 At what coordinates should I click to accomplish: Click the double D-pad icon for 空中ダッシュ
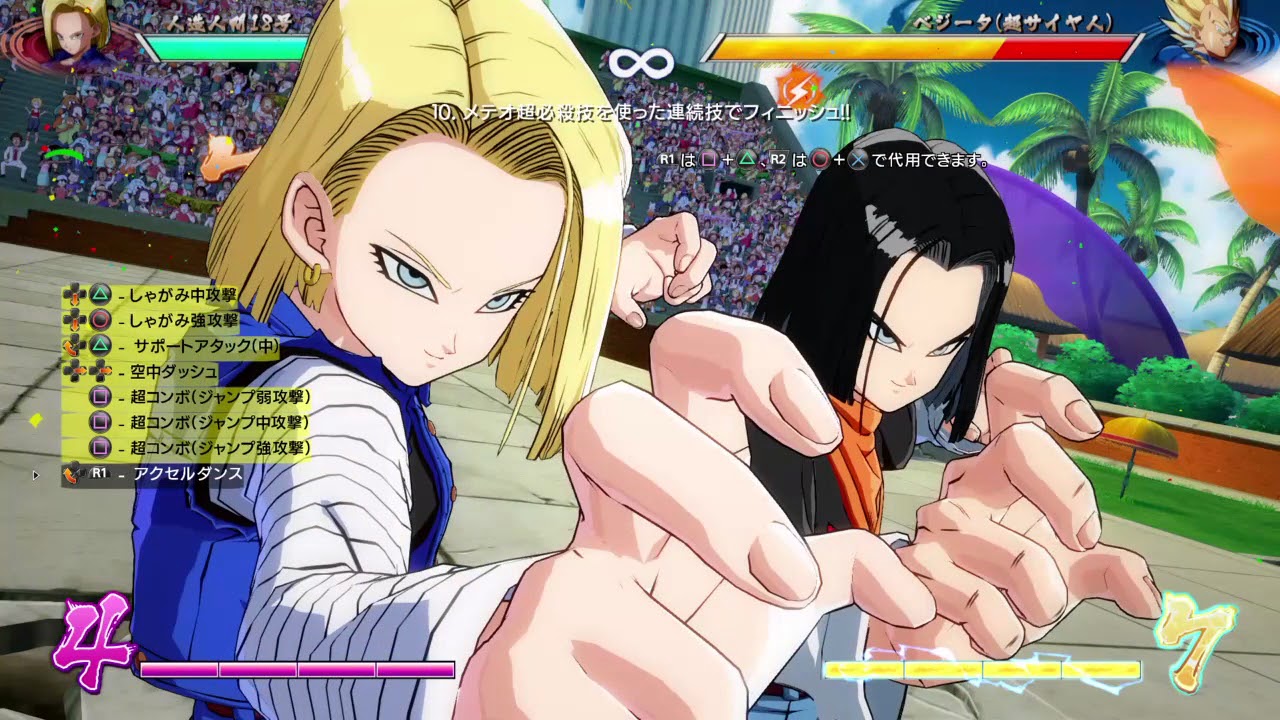tap(87, 370)
